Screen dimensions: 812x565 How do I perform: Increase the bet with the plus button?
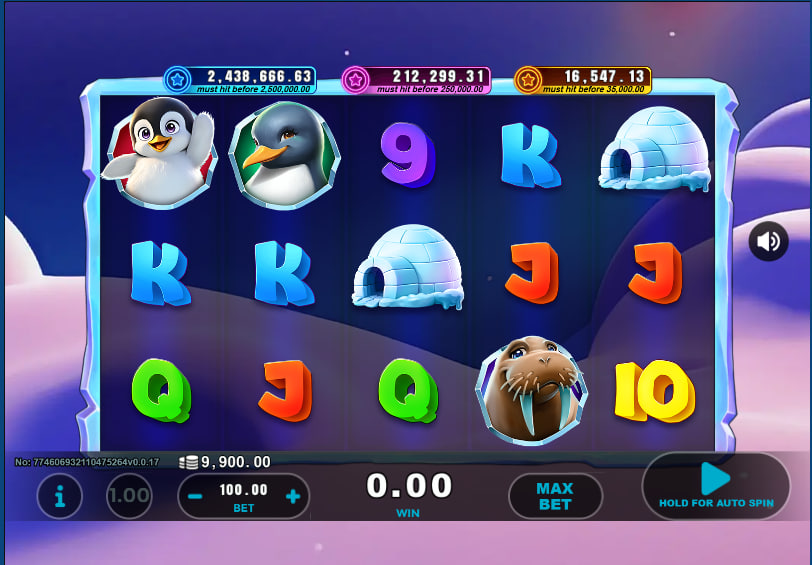tap(293, 497)
